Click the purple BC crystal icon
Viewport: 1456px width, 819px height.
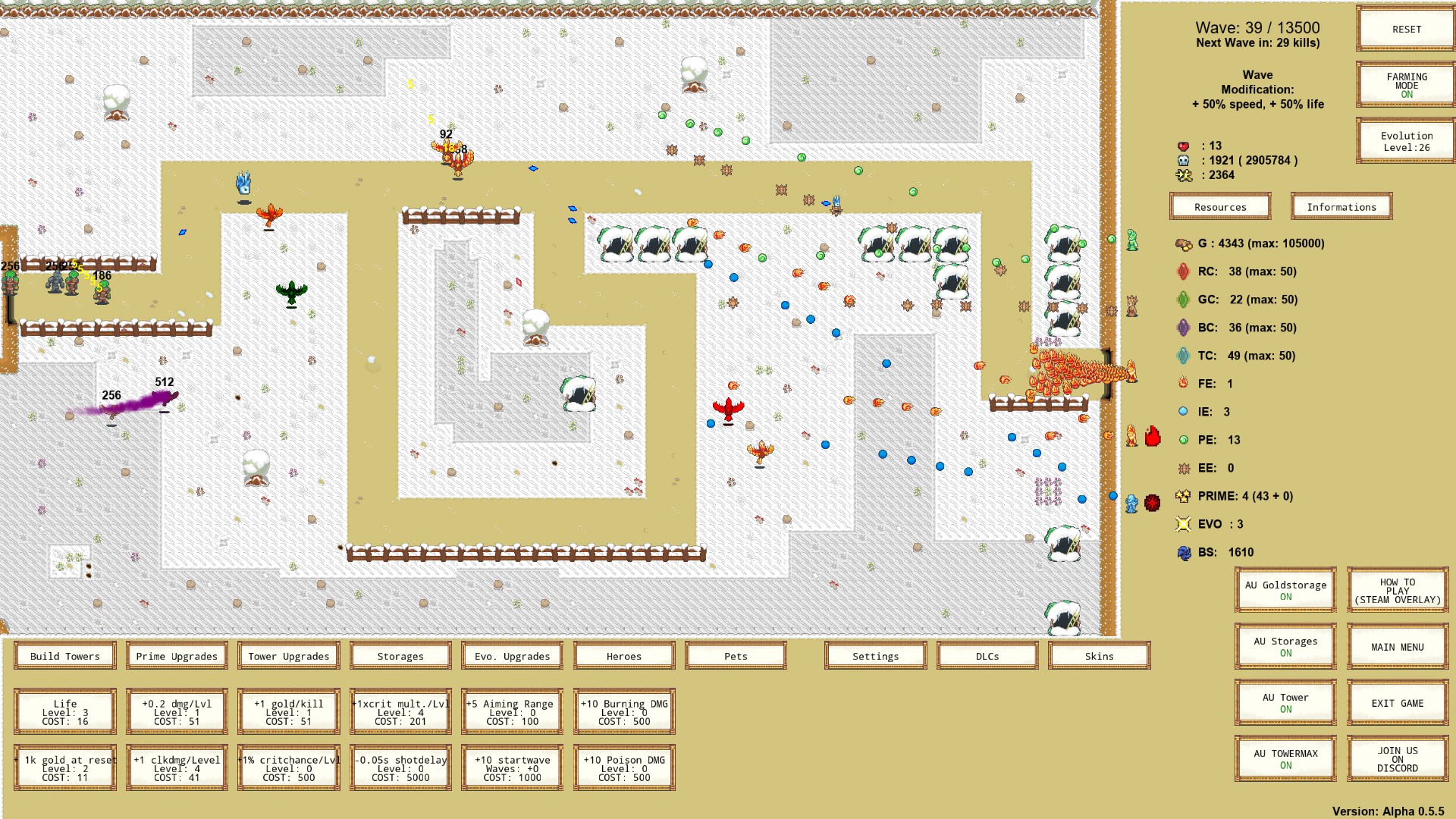pyautogui.click(x=1183, y=328)
